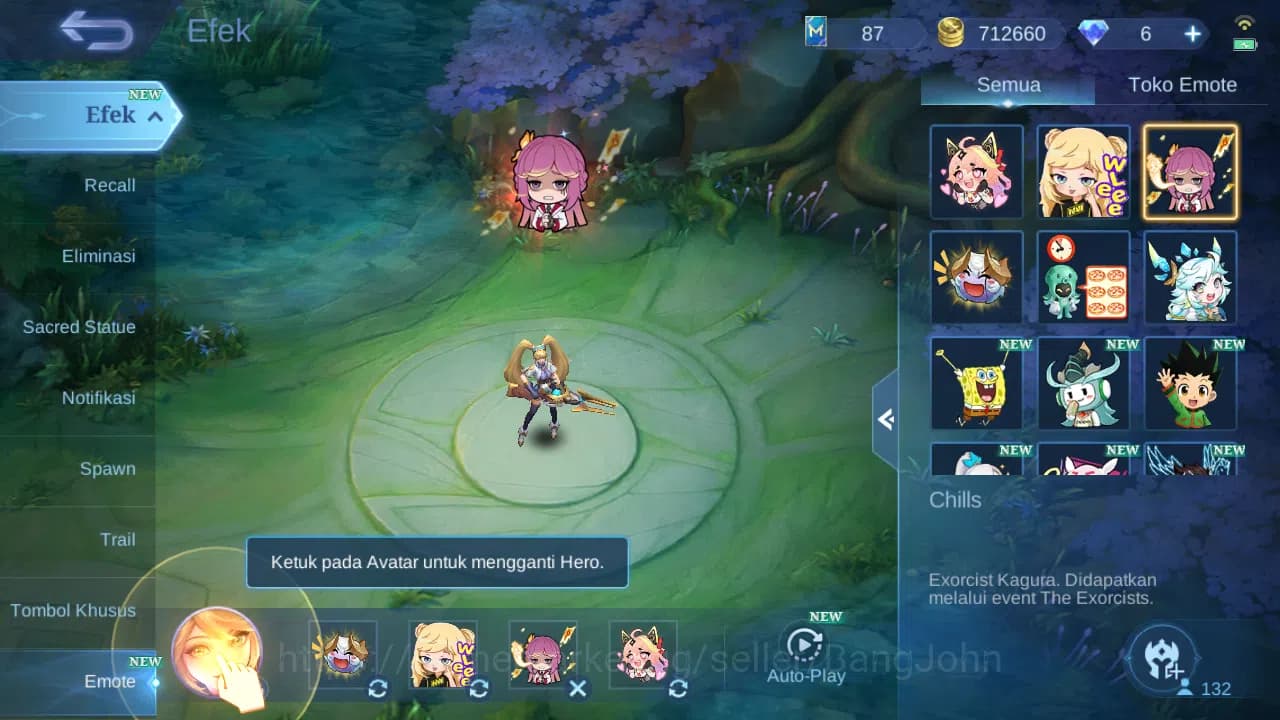The height and width of the screenshot is (720, 1280).
Task: Open the blue M ticket currency icon
Action: 818,32
